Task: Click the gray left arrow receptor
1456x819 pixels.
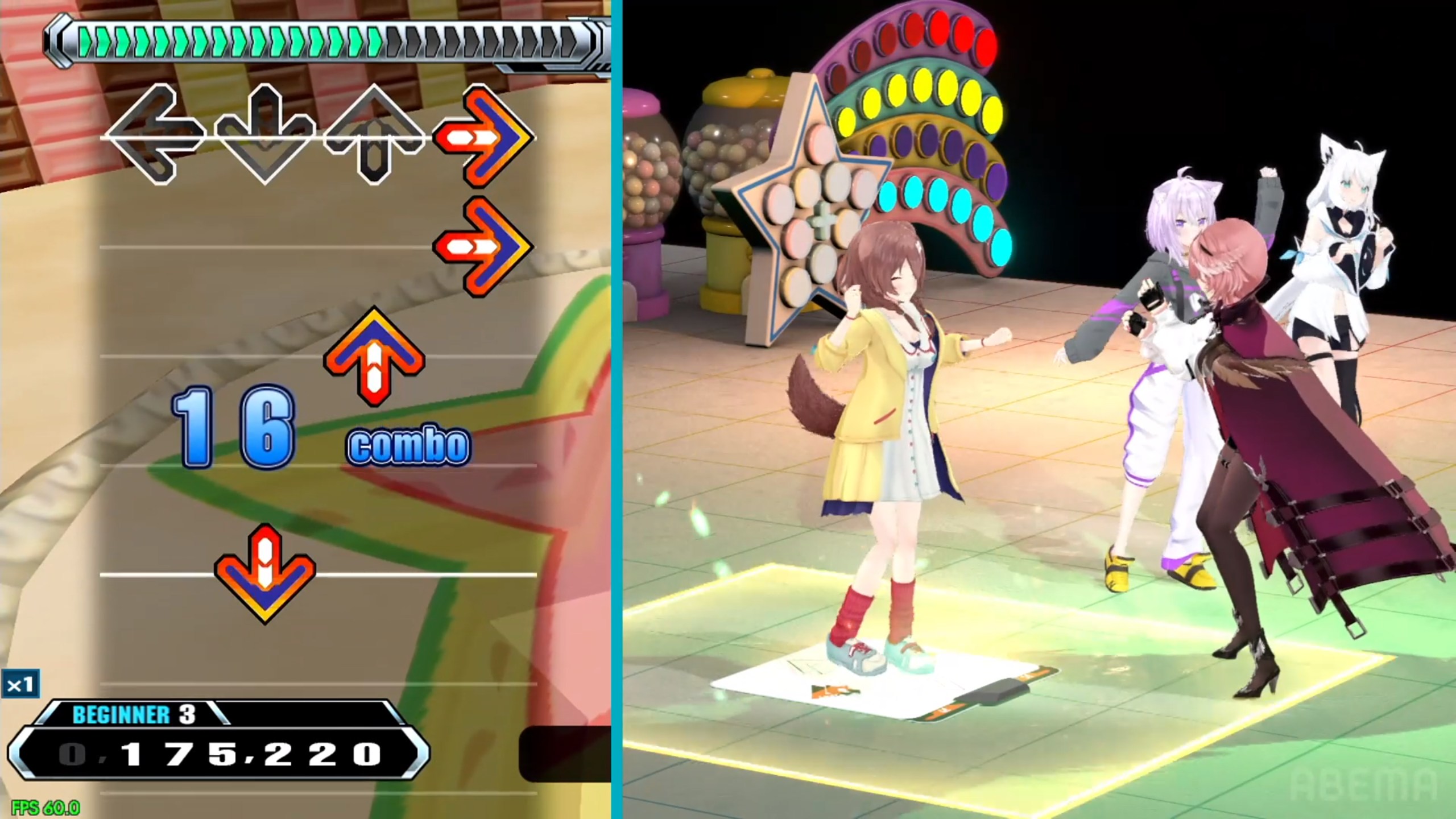Action: pos(154,135)
